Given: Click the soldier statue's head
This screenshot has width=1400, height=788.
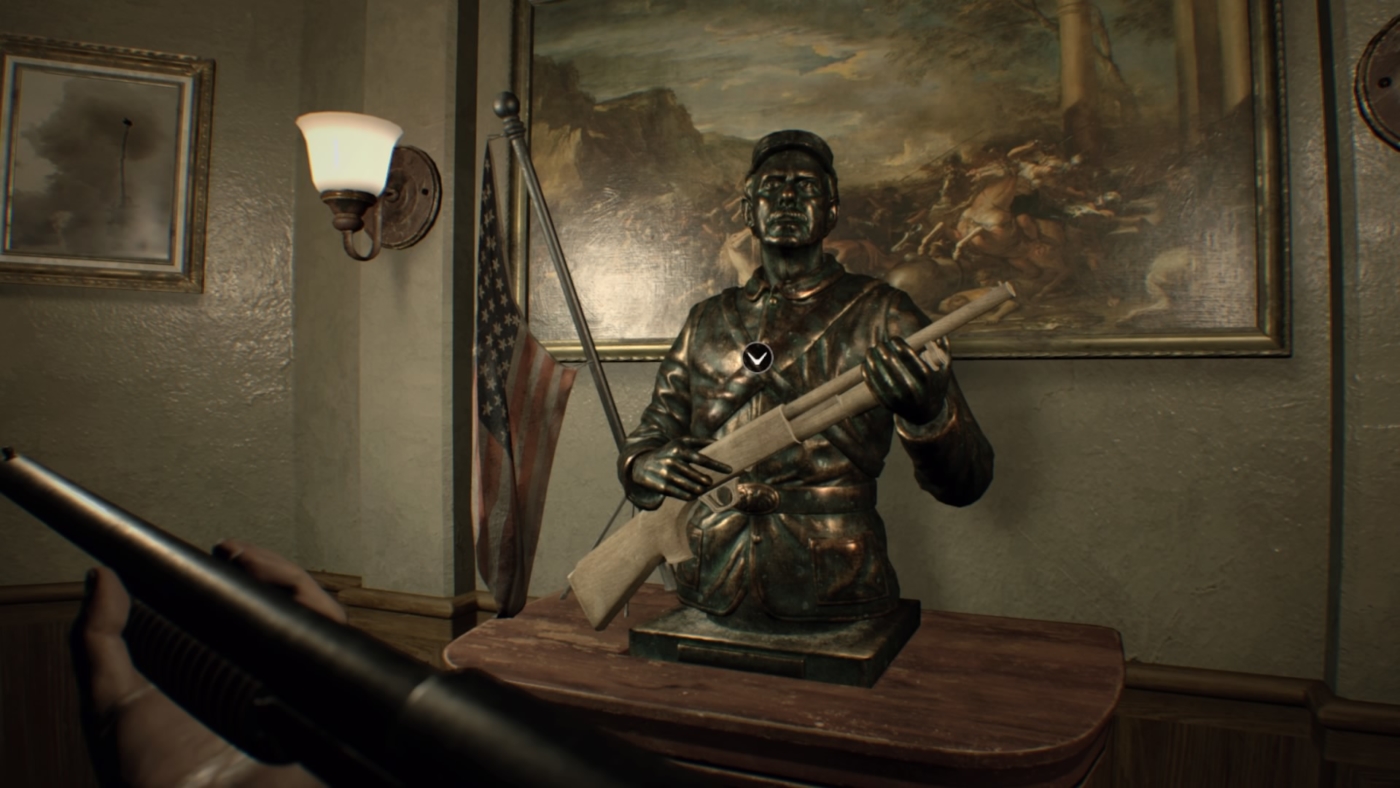Looking at the screenshot, I should click(790, 200).
